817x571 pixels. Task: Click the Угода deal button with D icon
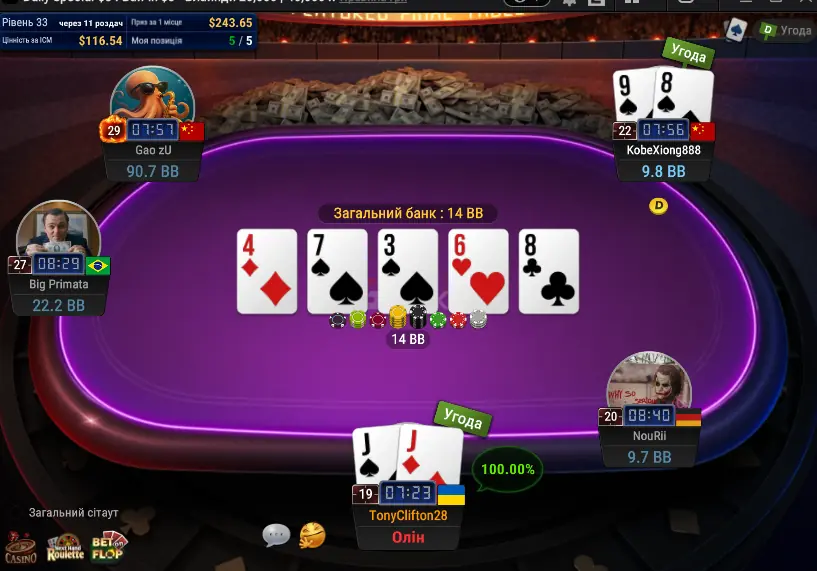(785, 30)
